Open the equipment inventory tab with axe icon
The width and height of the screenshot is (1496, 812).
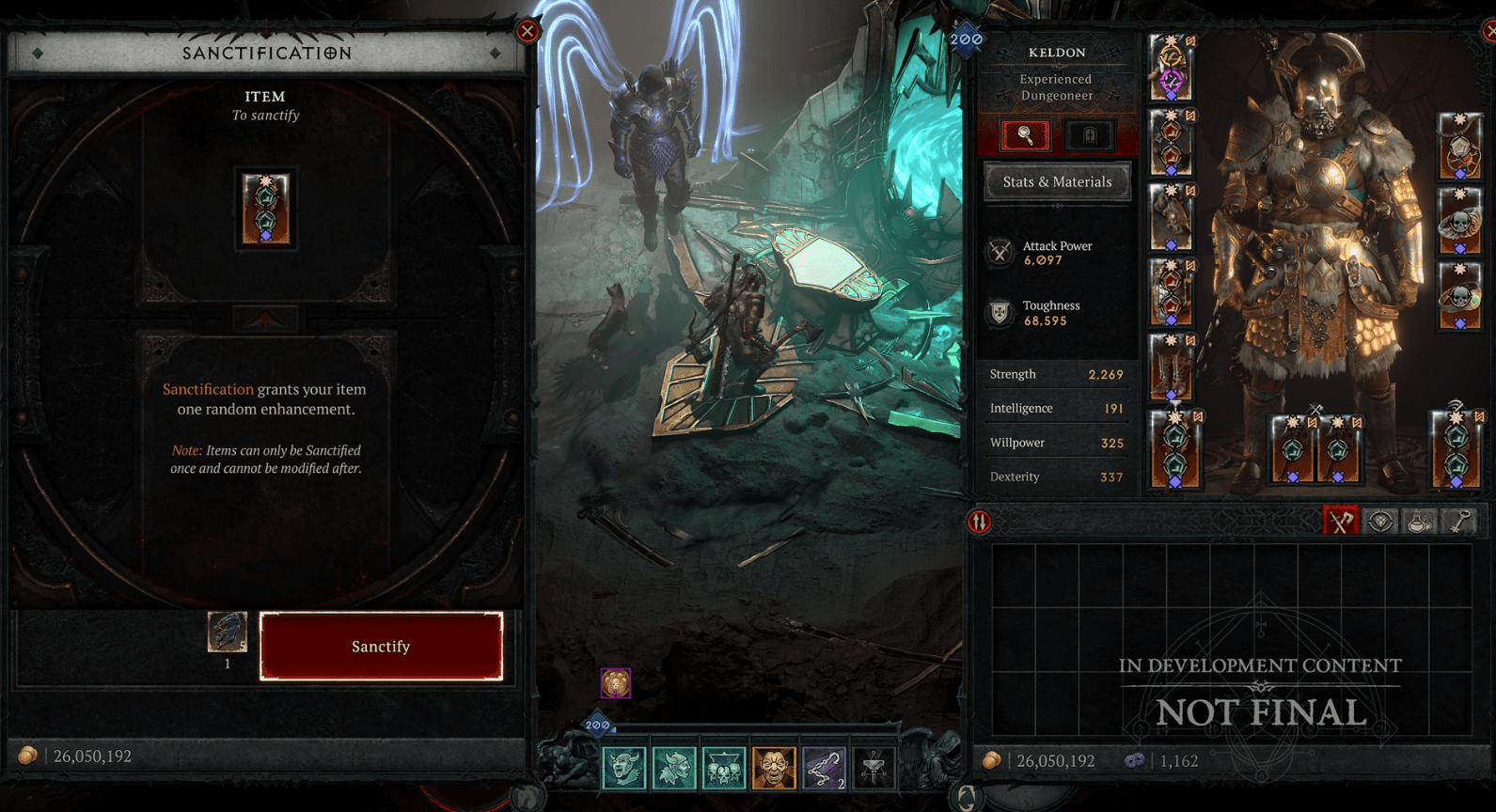click(x=1341, y=522)
